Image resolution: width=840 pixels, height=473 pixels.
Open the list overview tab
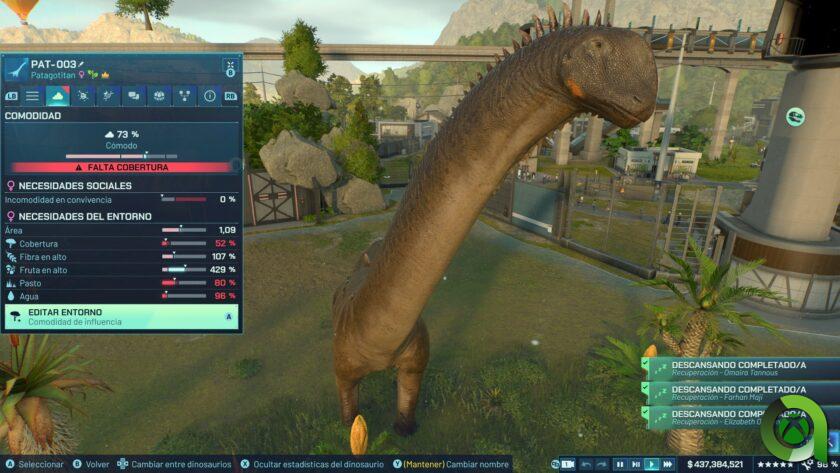[33, 96]
